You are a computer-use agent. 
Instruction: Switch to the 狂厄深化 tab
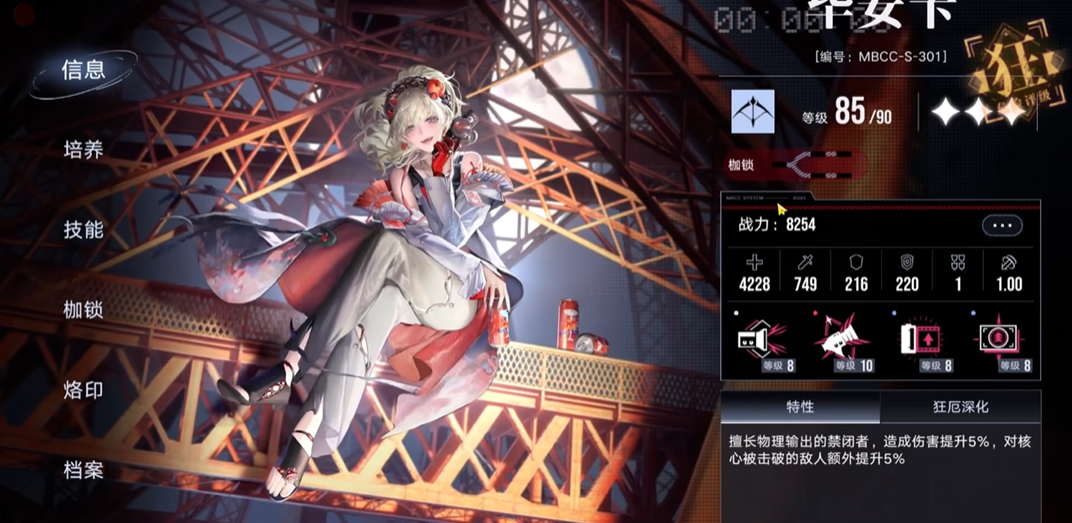point(960,408)
